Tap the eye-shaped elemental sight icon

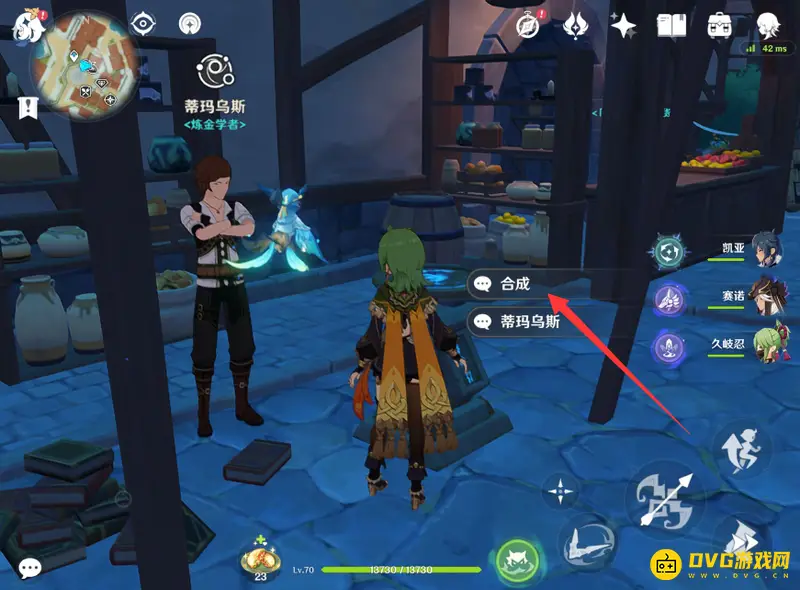(144, 22)
